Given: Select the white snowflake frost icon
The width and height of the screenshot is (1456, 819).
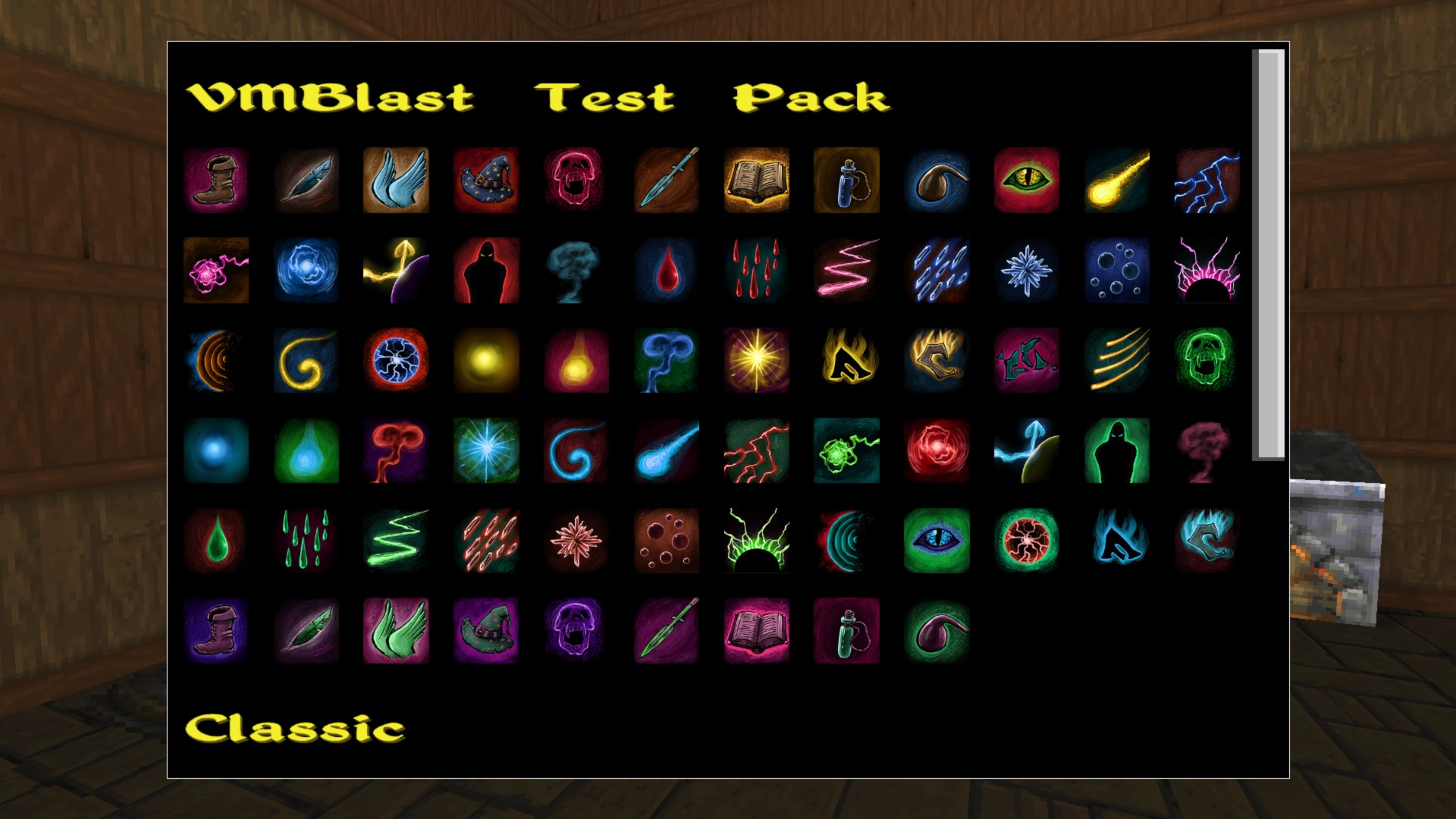Looking at the screenshot, I should [1027, 271].
